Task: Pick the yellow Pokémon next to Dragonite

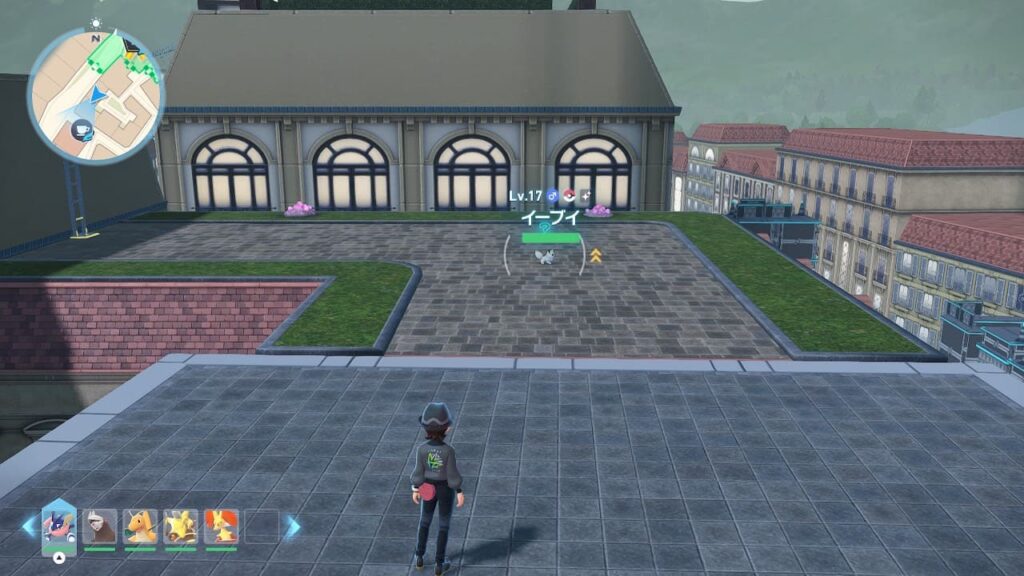Action: [x=180, y=527]
